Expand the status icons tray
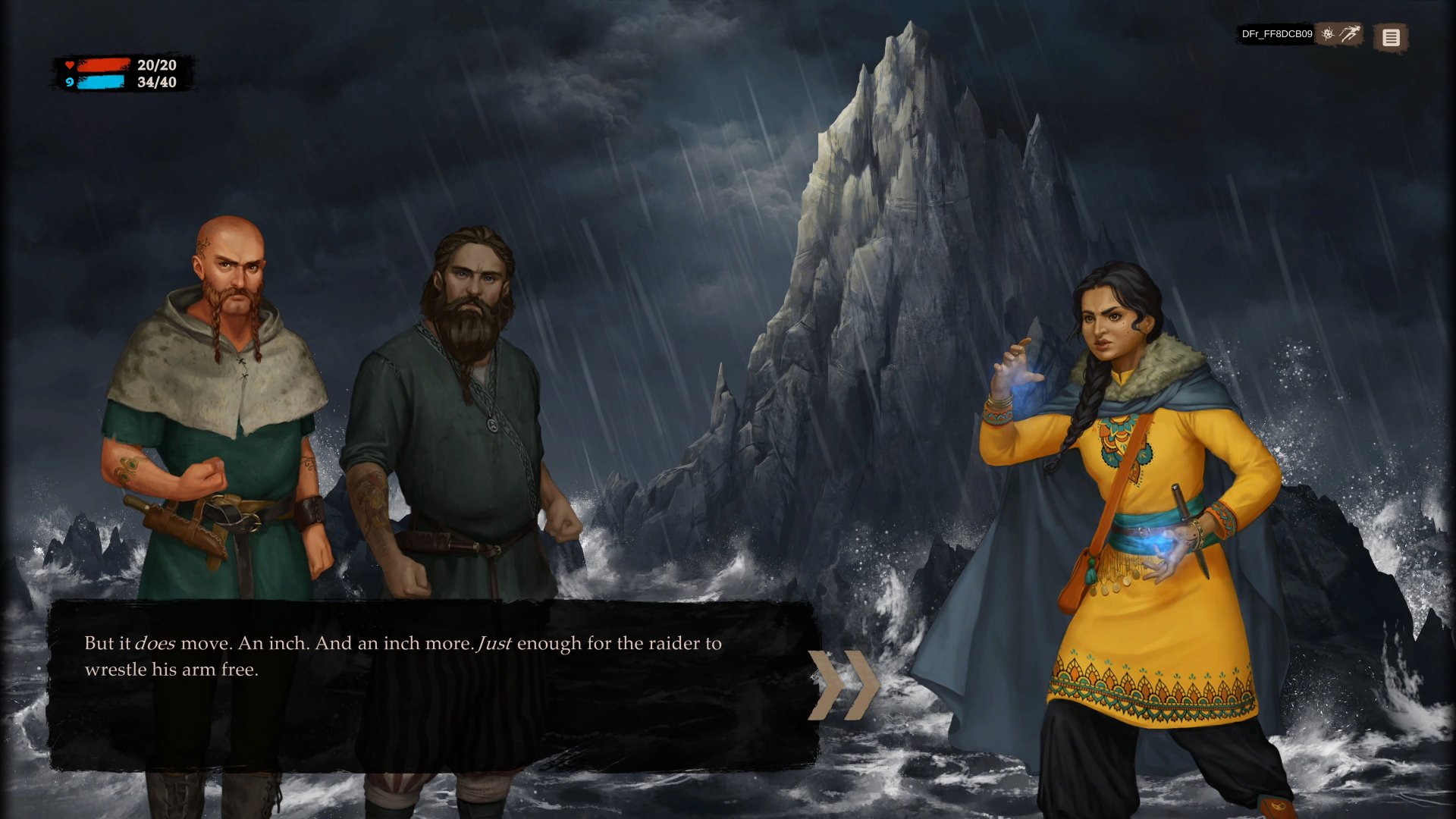The image size is (1456, 819). click(1341, 35)
